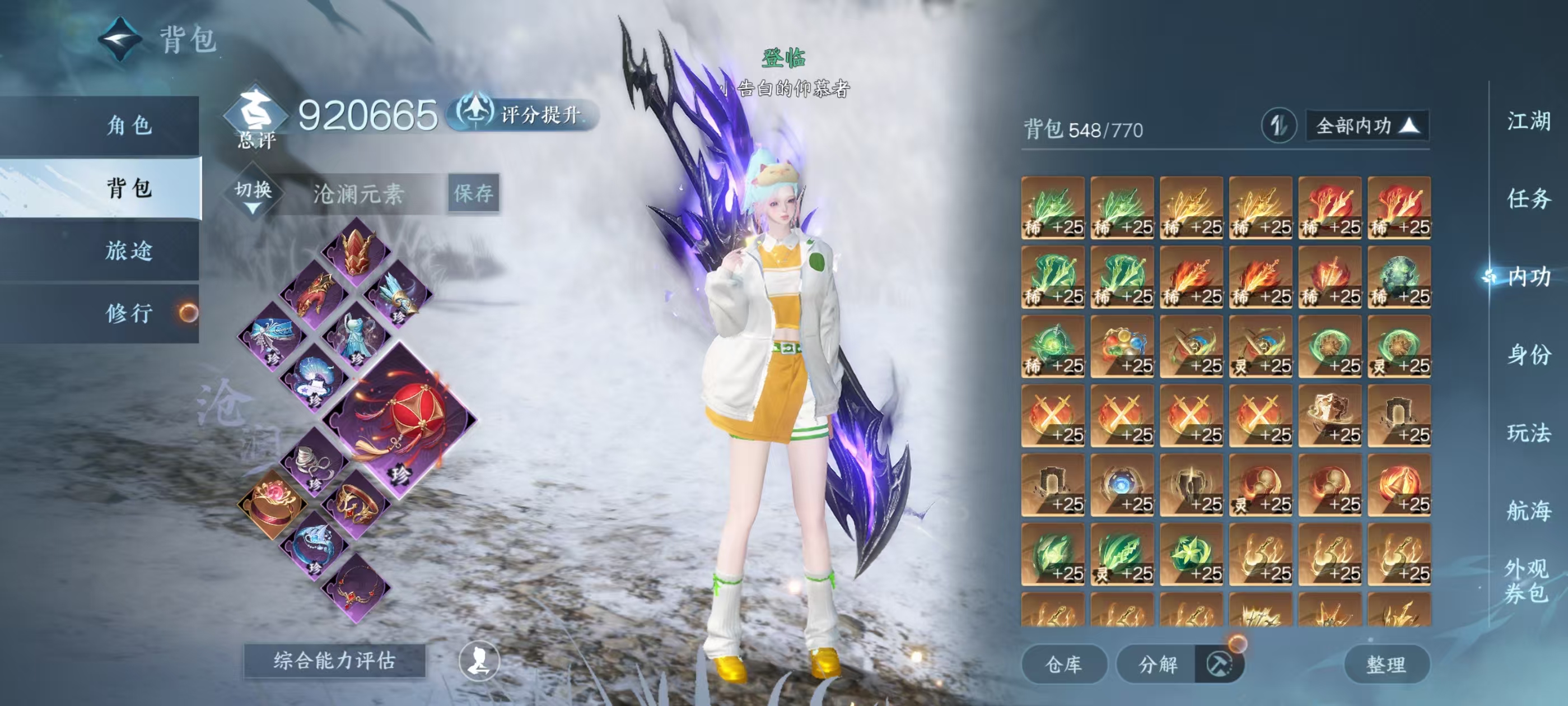Select the red helmet equipment slot
The image size is (1568, 706).
point(357,252)
